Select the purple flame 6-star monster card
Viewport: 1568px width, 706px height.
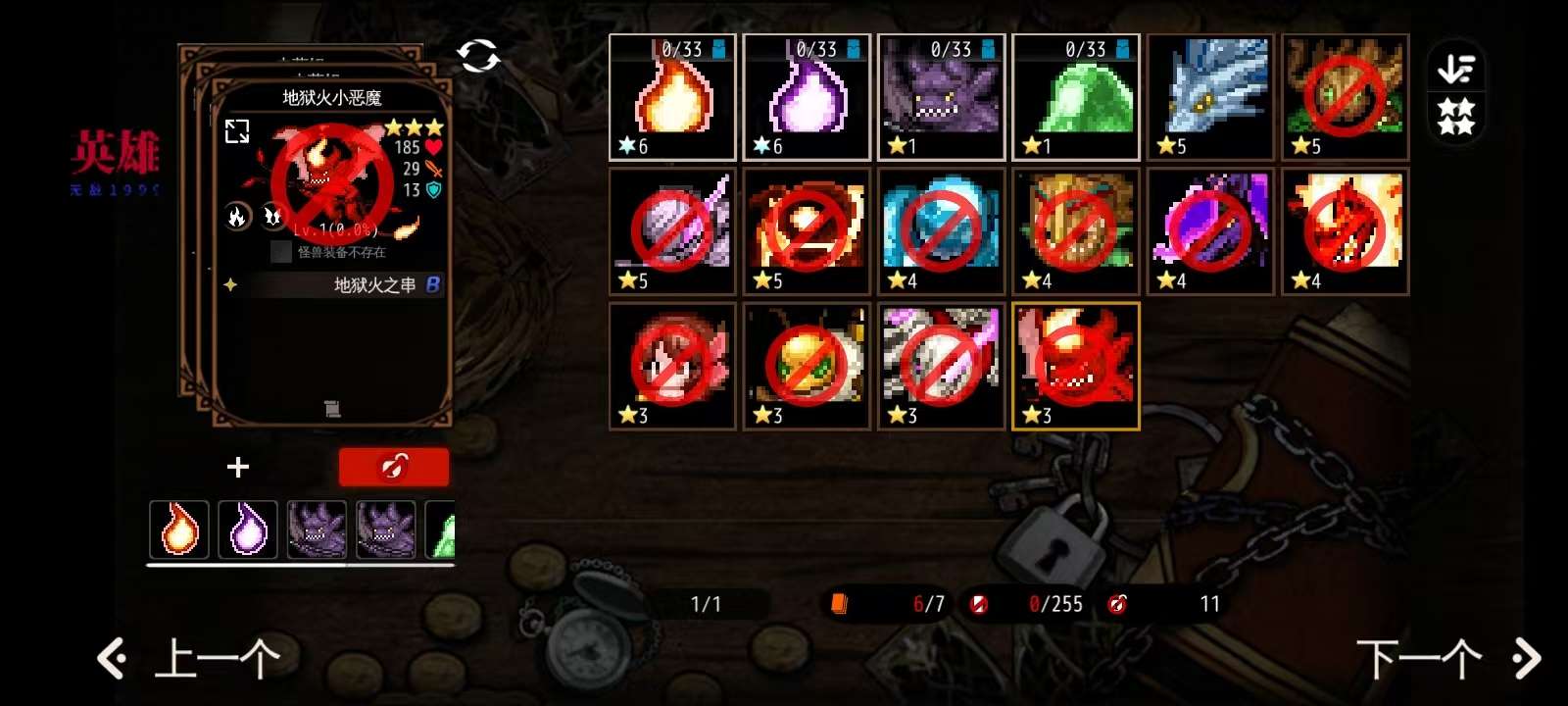(807, 97)
